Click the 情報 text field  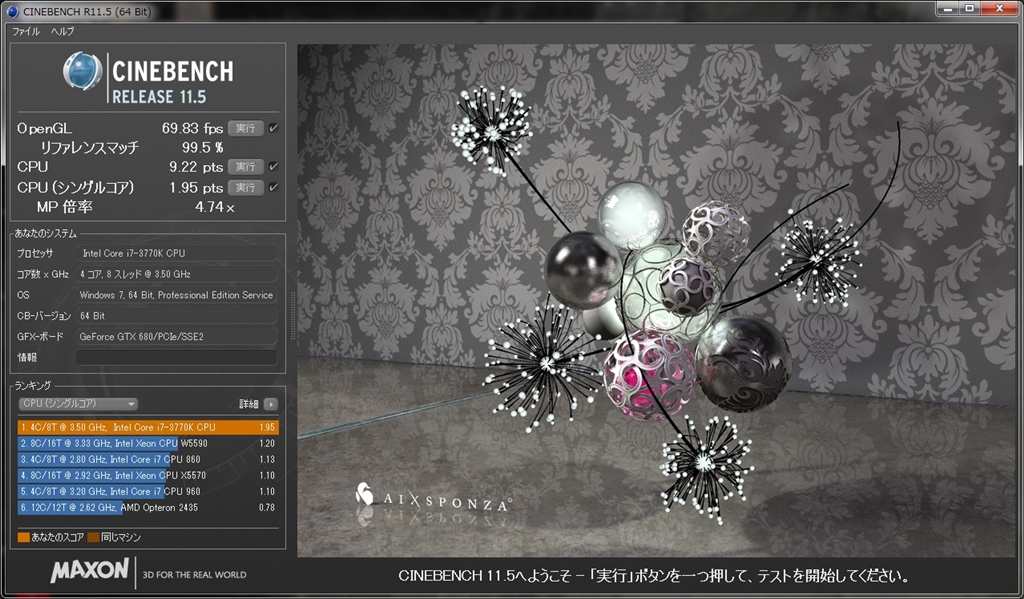click(x=176, y=357)
